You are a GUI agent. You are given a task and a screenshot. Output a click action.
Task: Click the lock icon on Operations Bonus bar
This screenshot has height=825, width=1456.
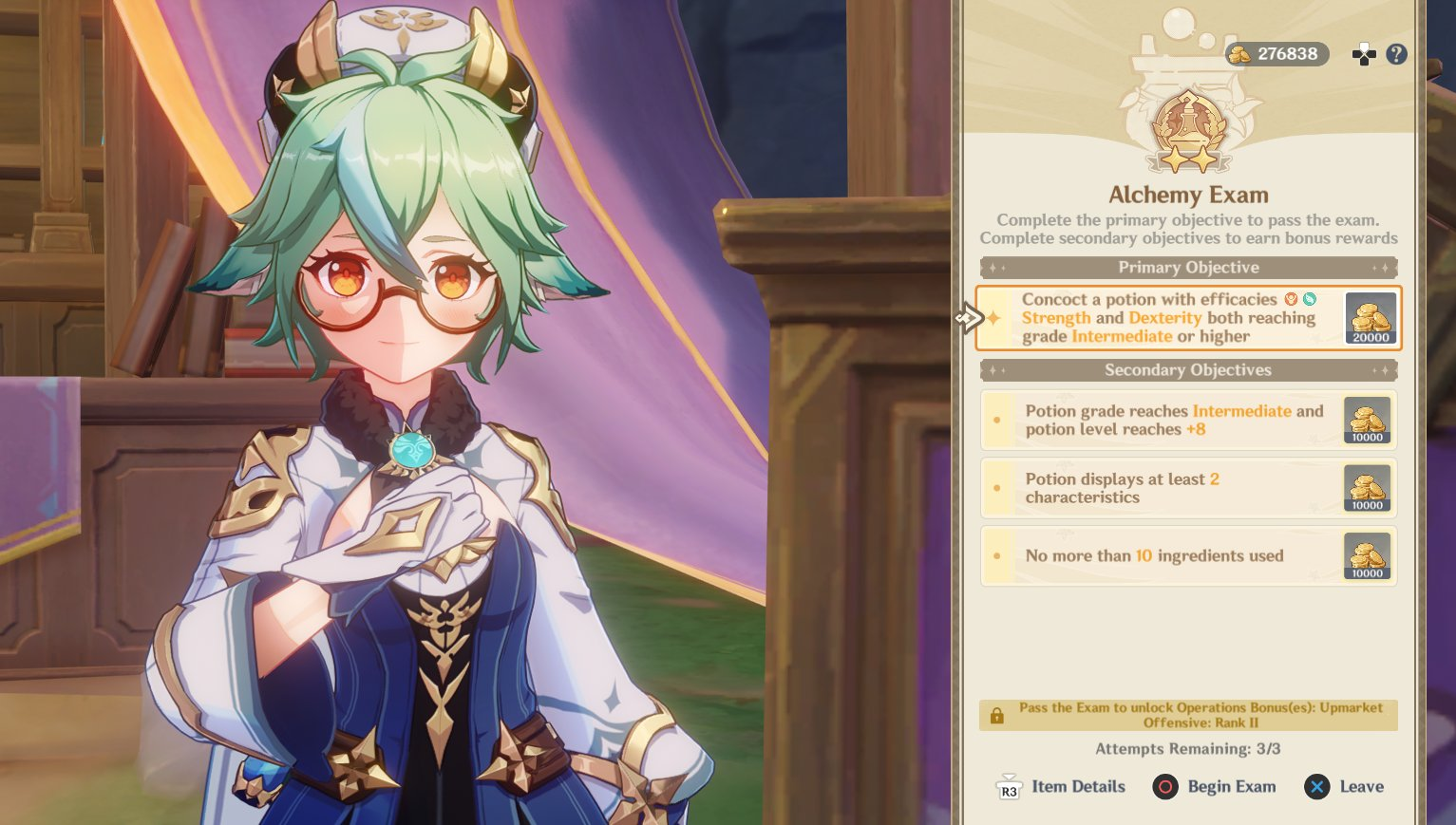(995, 715)
